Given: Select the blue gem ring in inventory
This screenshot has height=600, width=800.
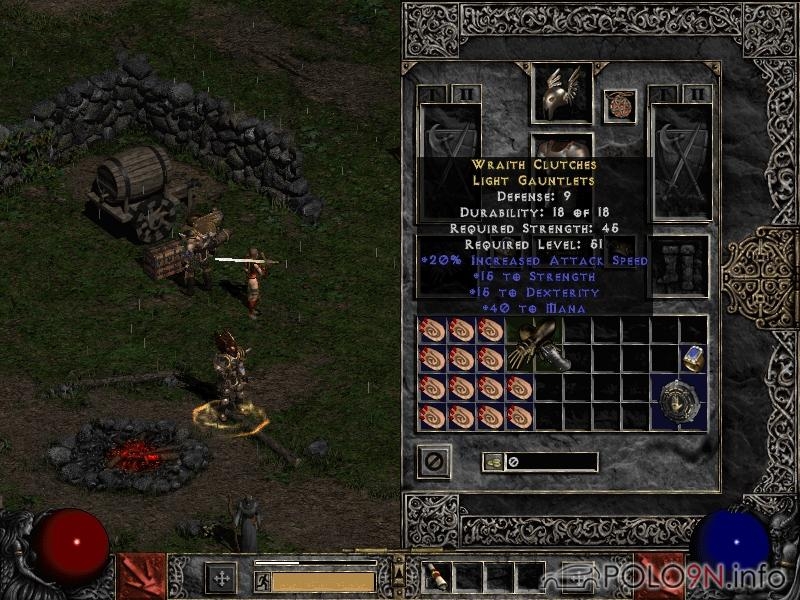Looking at the screenshot, I should pos(693,358).
